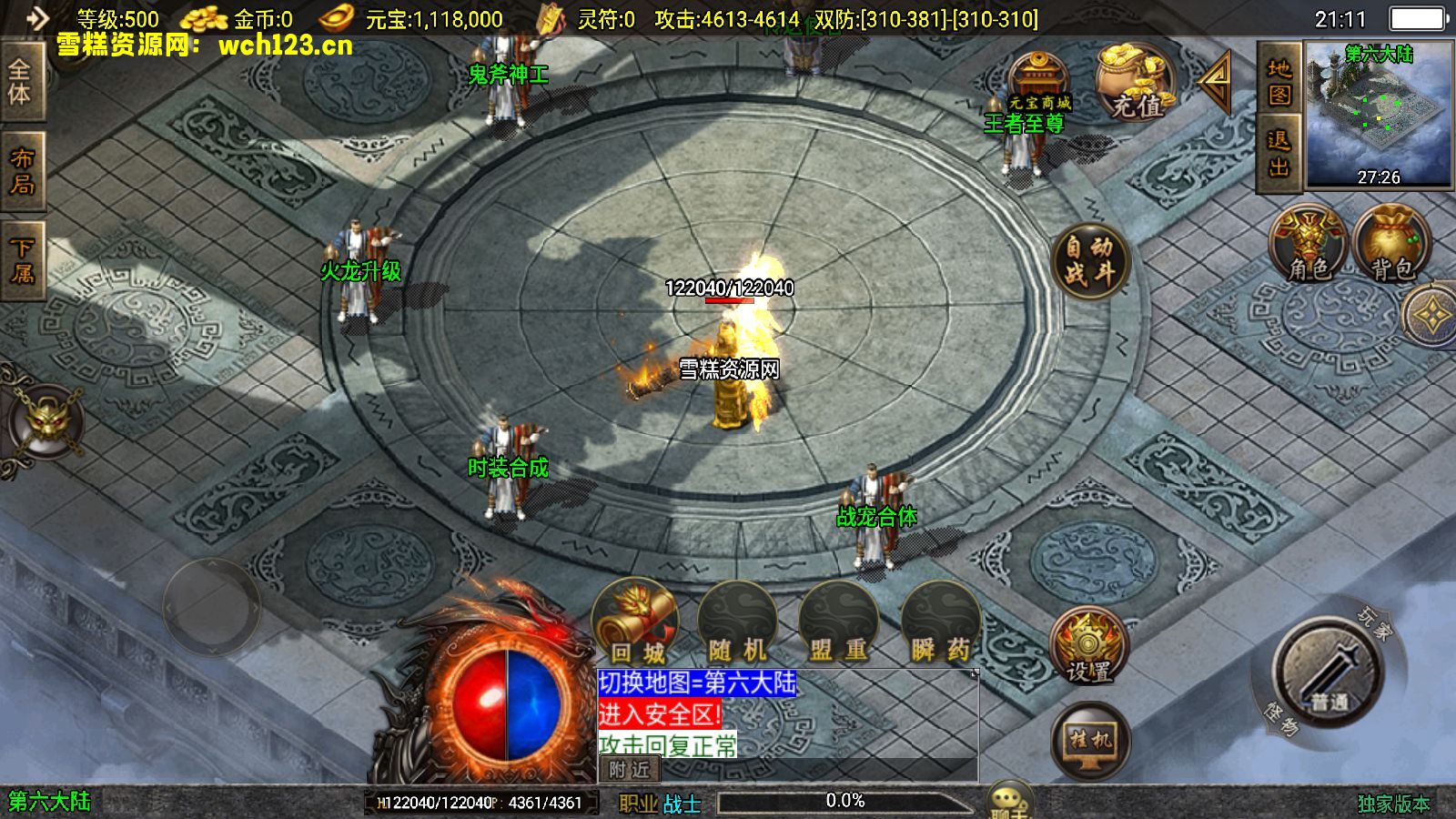Switch to the 附近 nearby chat tab

click(x=630, y=770)
